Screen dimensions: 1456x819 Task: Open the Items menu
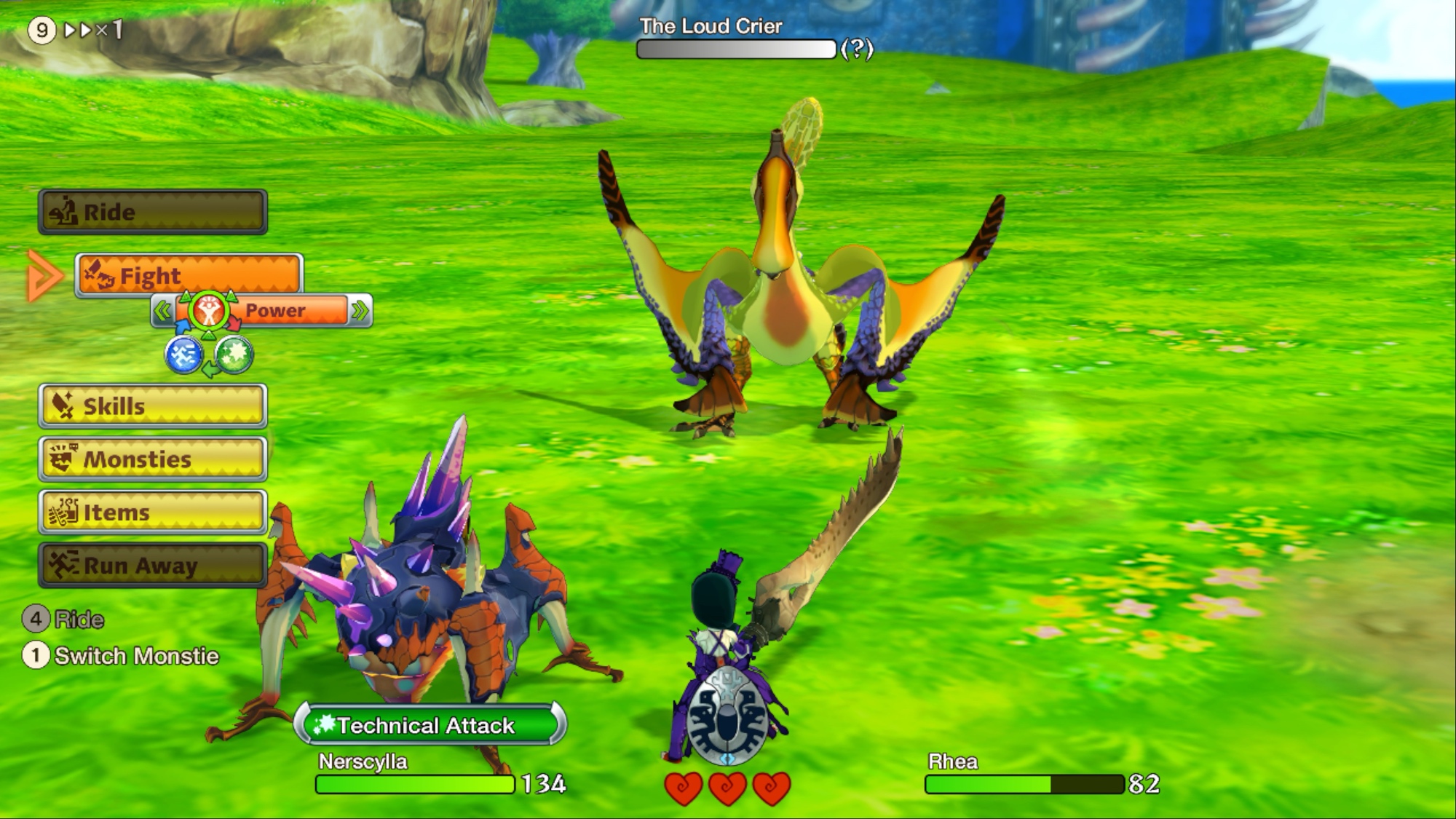coord(153,512)
